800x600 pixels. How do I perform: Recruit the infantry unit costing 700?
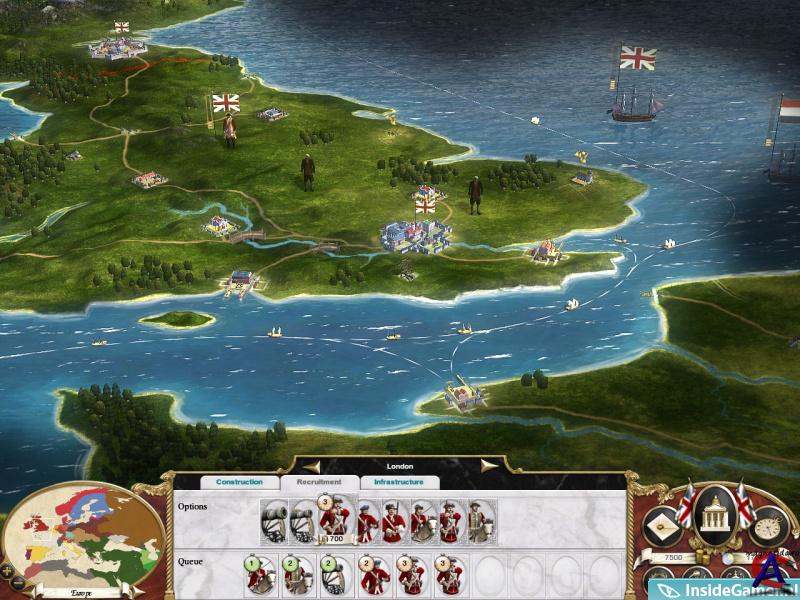tap(333, 521)
